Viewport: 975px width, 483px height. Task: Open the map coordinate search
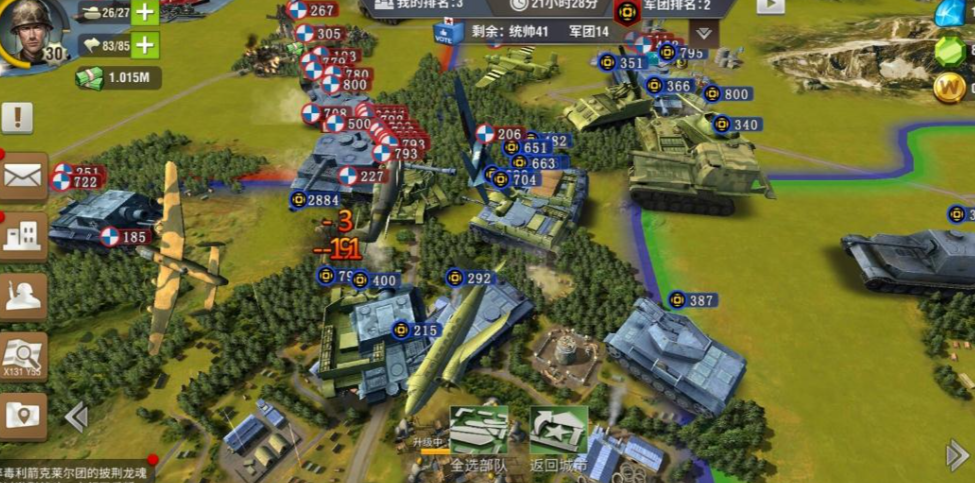(23, 356)
